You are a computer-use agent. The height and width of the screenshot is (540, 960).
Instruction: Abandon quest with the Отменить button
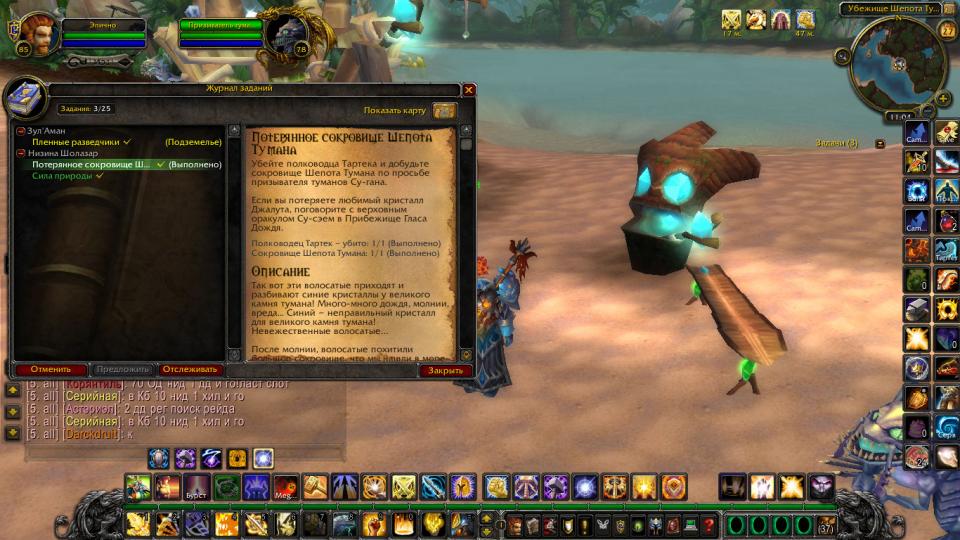(51, 369)
